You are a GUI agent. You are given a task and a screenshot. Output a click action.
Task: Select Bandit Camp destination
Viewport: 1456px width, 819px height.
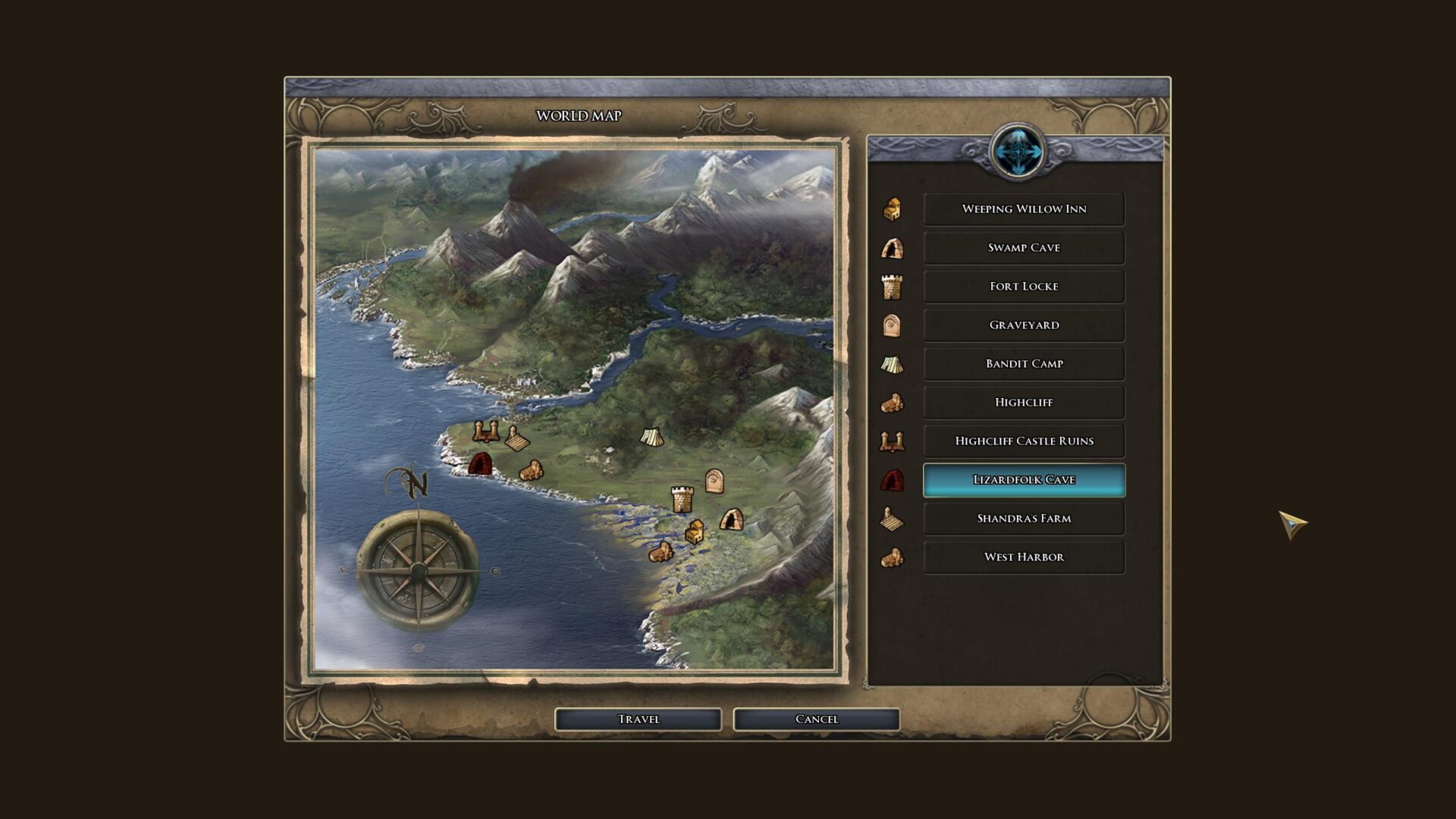click(x=1024, y=364)
